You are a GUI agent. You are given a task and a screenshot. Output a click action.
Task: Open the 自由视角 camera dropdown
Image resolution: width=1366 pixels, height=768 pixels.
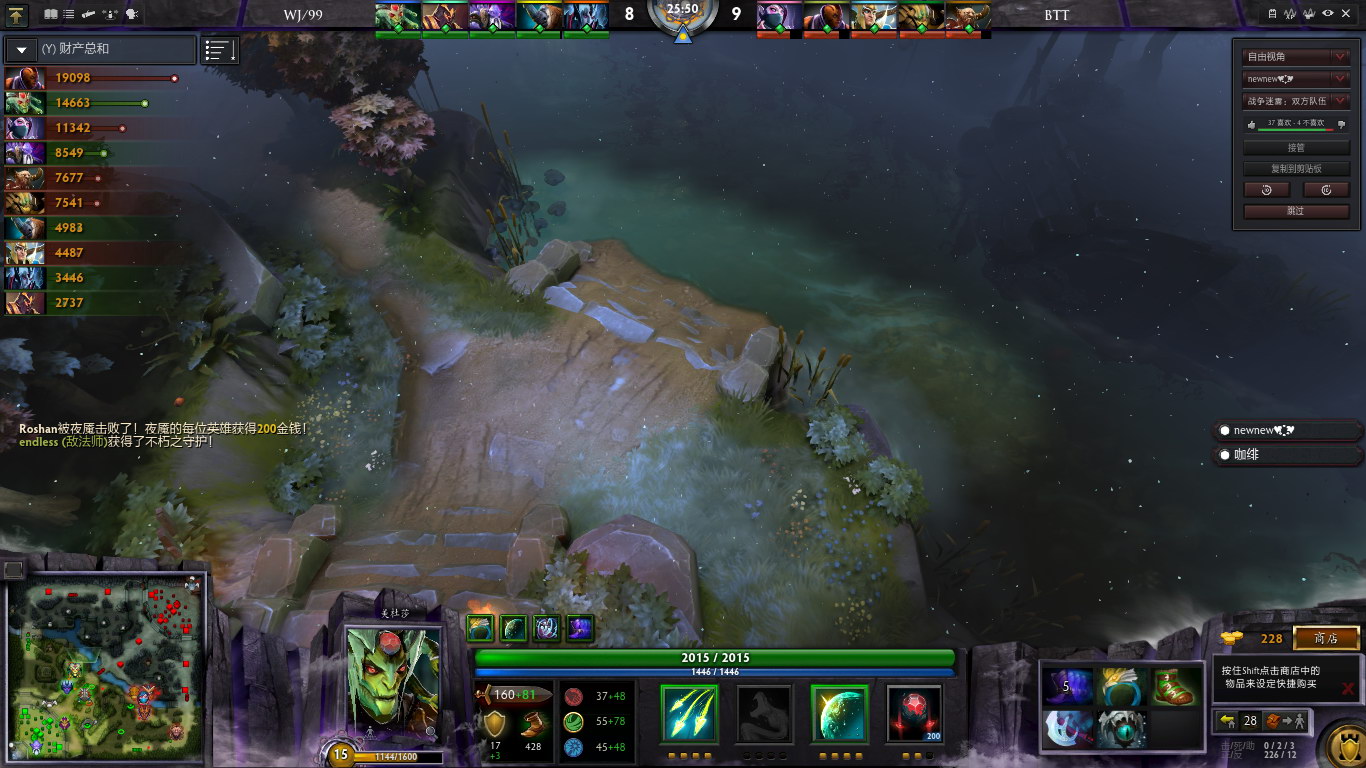pos(1296,57)
